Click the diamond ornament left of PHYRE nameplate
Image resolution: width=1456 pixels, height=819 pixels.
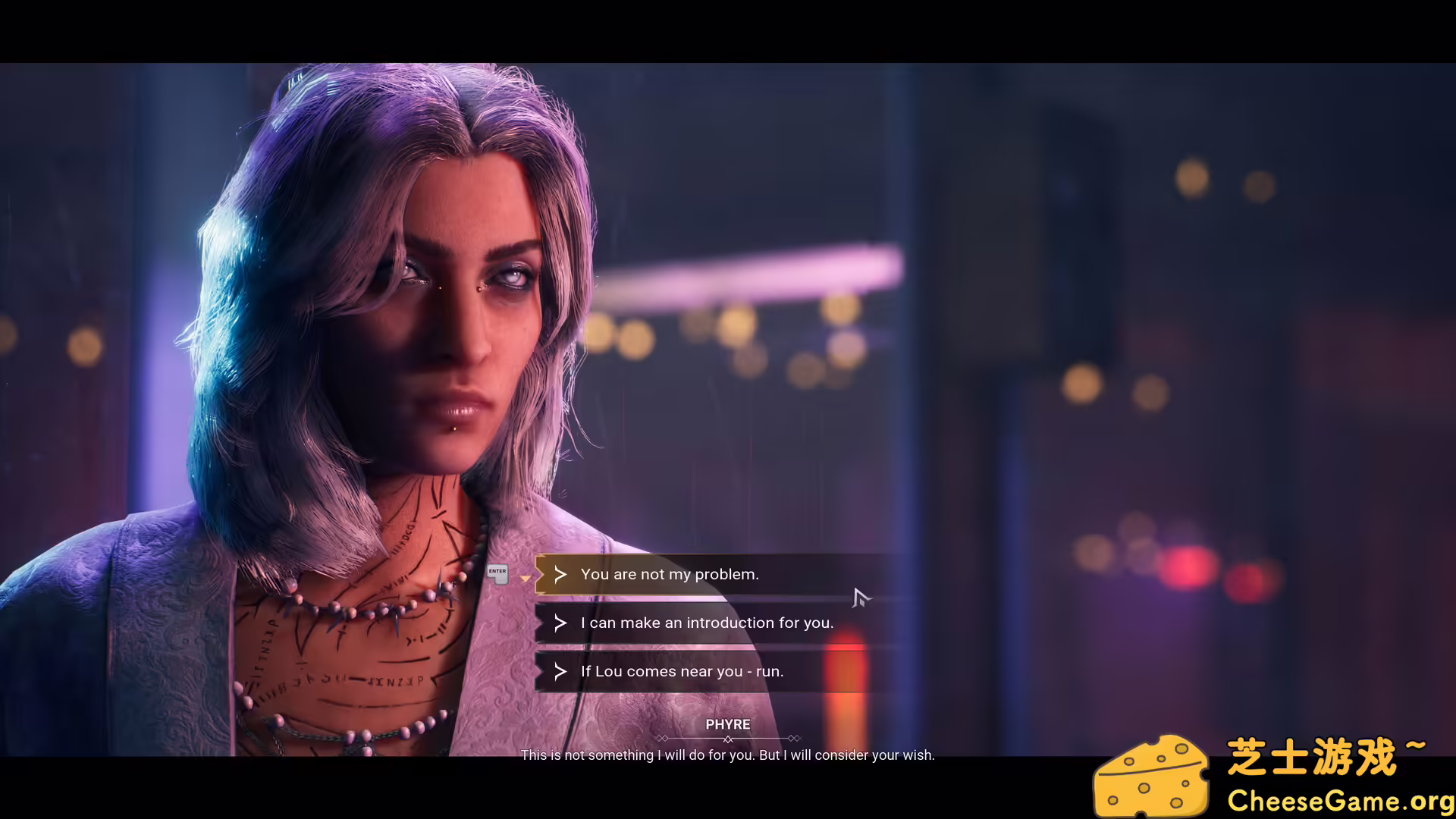(x=662, y=738)
